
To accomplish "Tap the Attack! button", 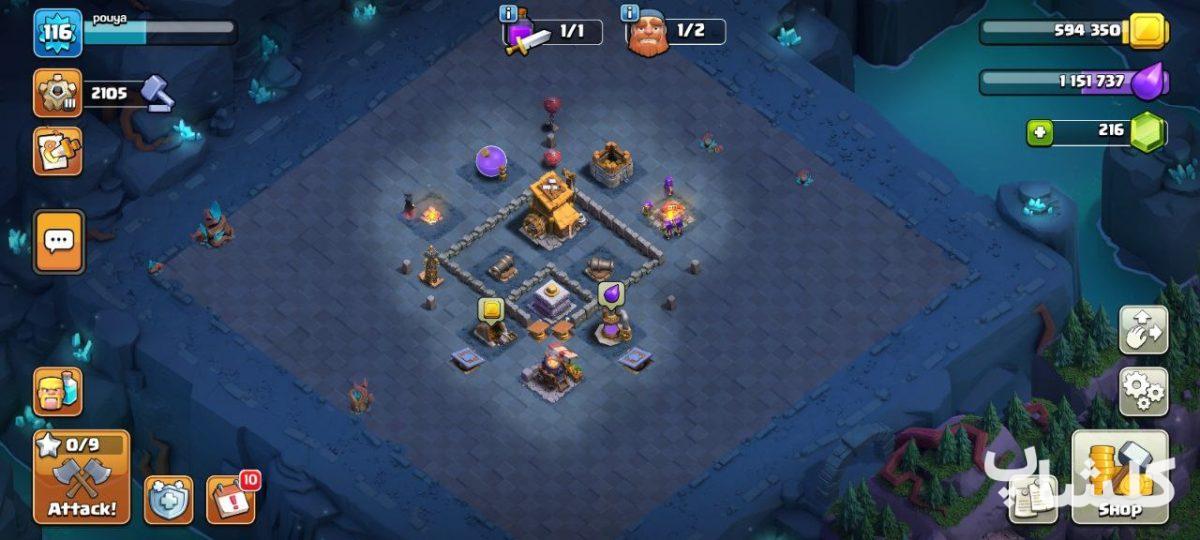I will coord(82,478).
